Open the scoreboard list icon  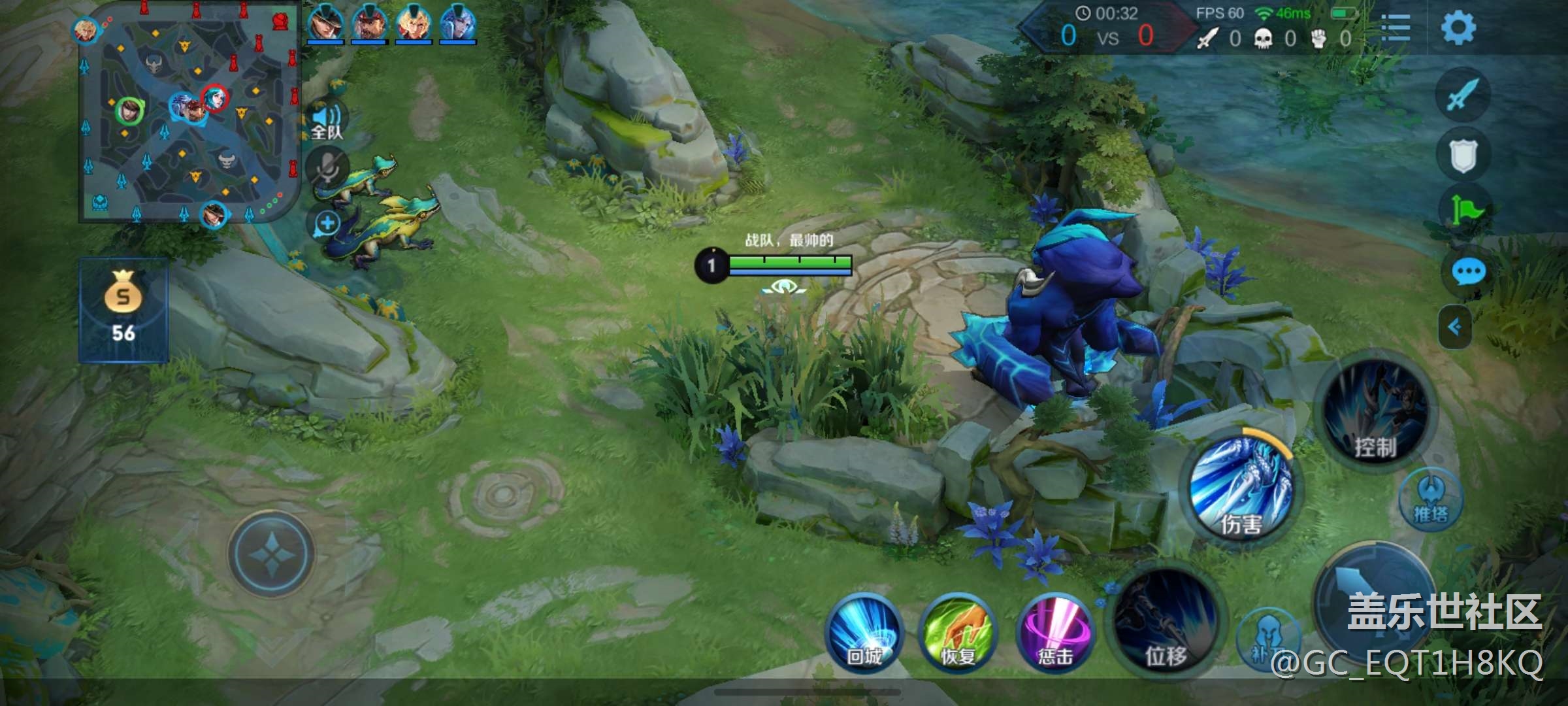pos(1396,28)
